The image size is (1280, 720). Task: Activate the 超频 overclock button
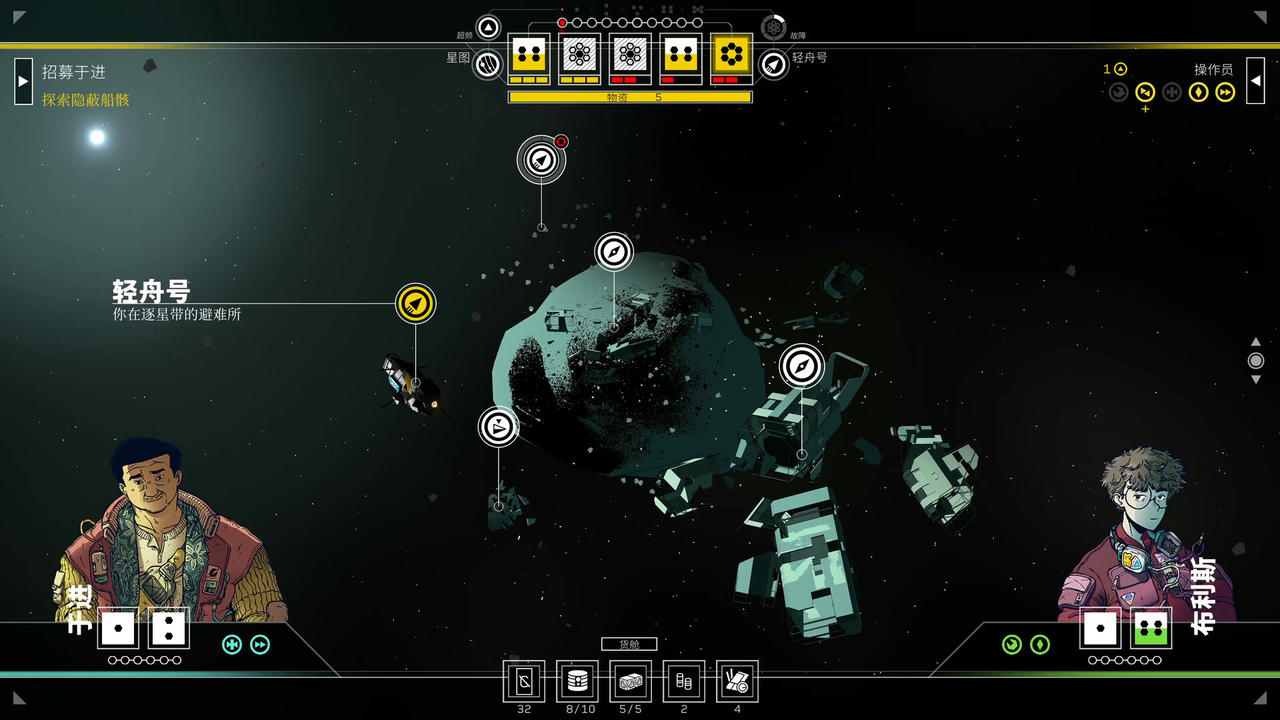coord(486,28)
